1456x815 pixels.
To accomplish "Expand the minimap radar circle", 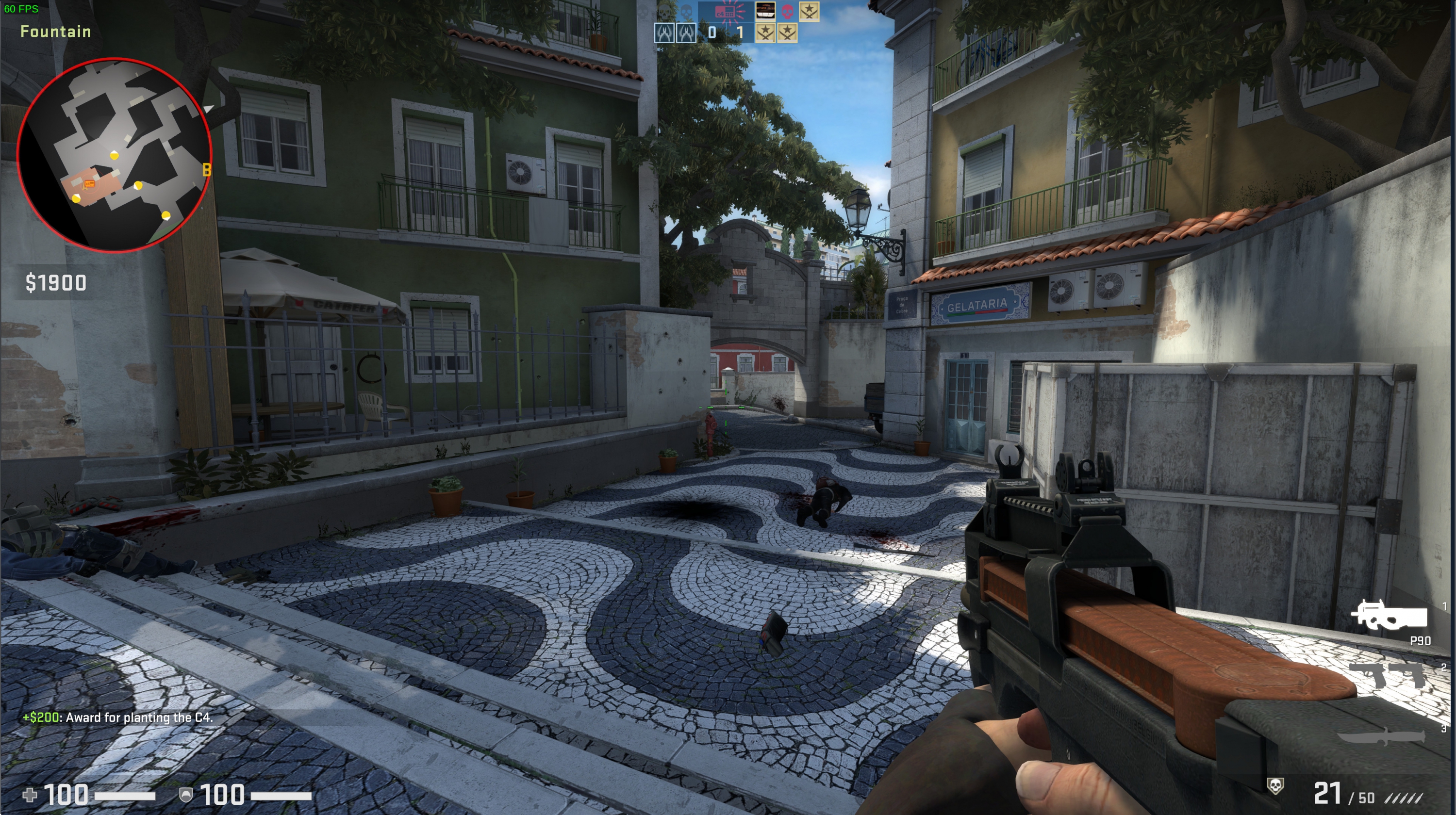I will tap(116, 155).
